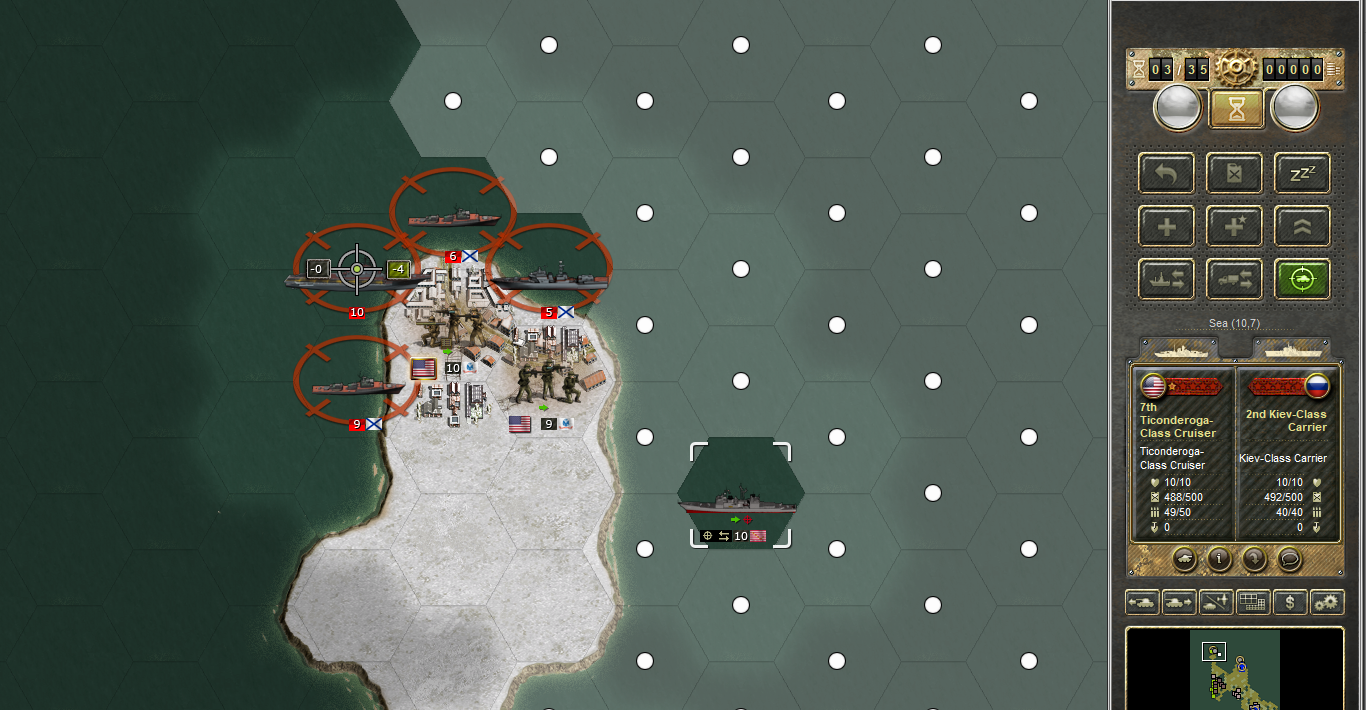Screen dimensions: 1366x710
Task: Click the fuel canister resupply button
Action: 1234,173
